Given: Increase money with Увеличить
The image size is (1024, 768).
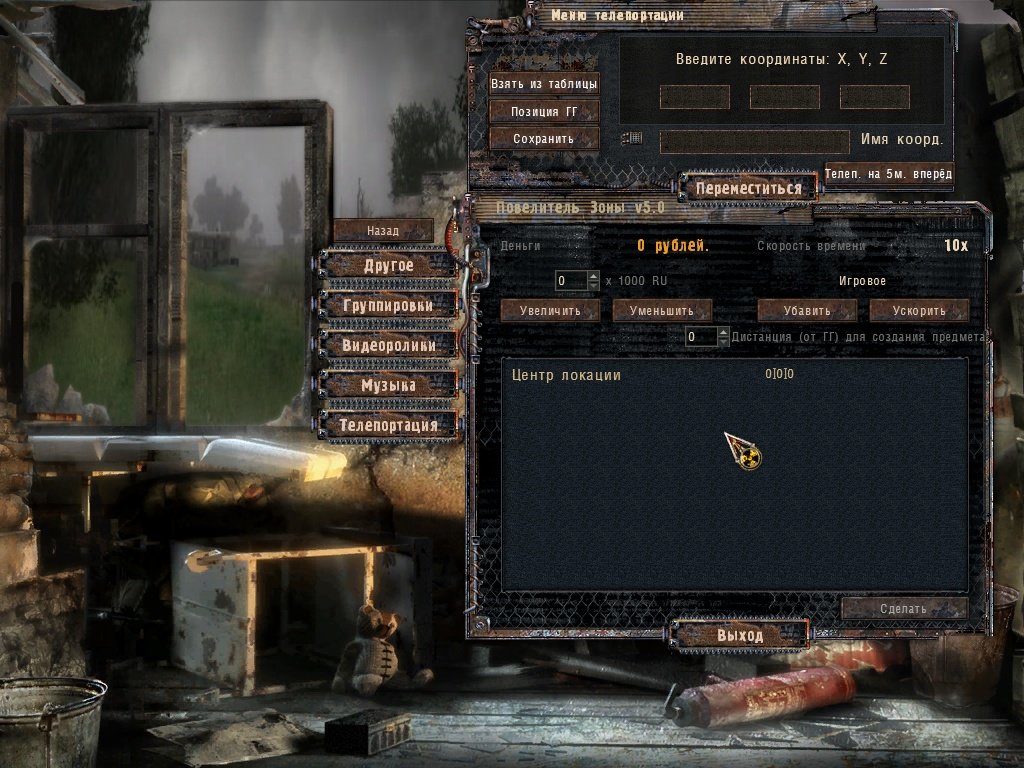Looking at the screenshot, I should (x=550, y=310).
